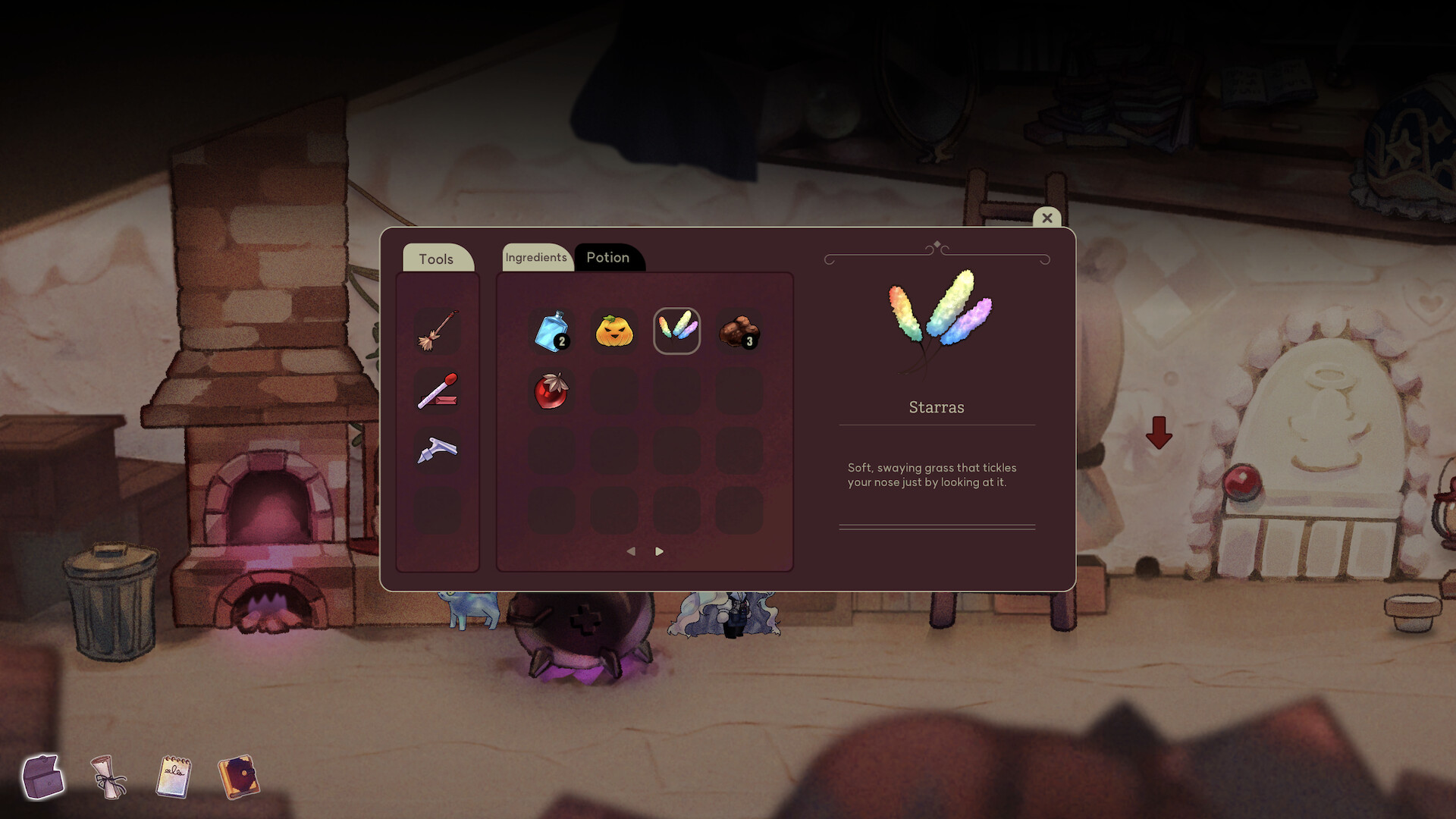Select the matchstick tool
The height and width of the screenshot is (819, 1456).
[438, 391]
